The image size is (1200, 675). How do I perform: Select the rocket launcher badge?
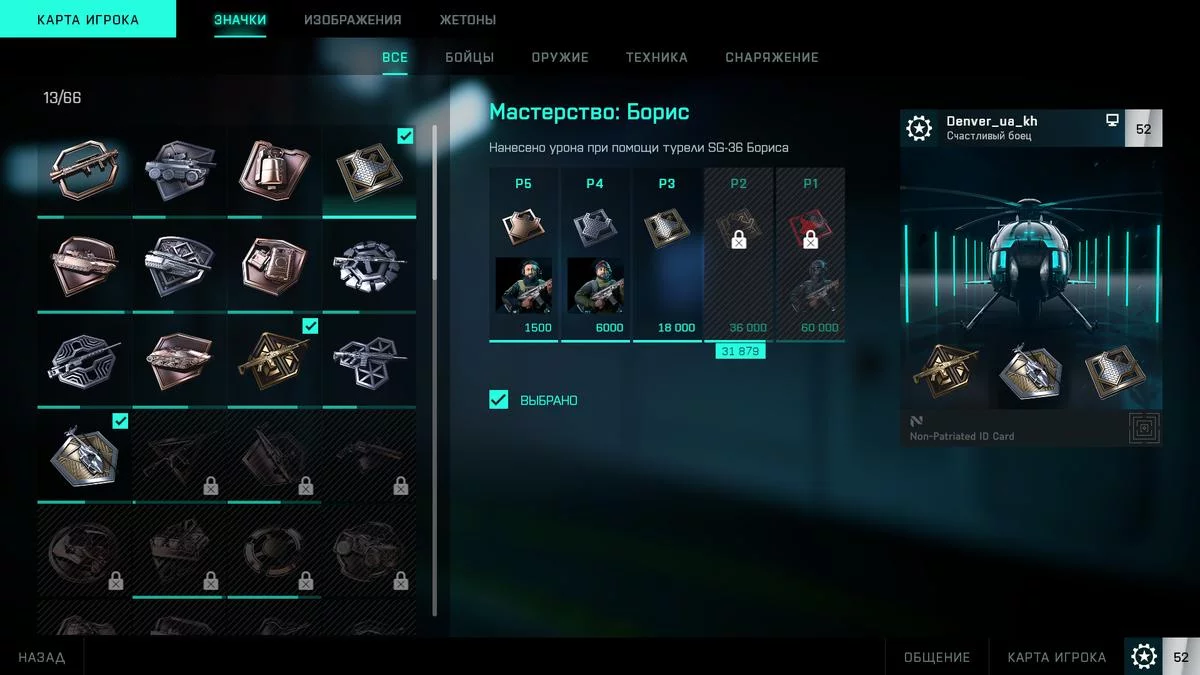click(84, 168)
